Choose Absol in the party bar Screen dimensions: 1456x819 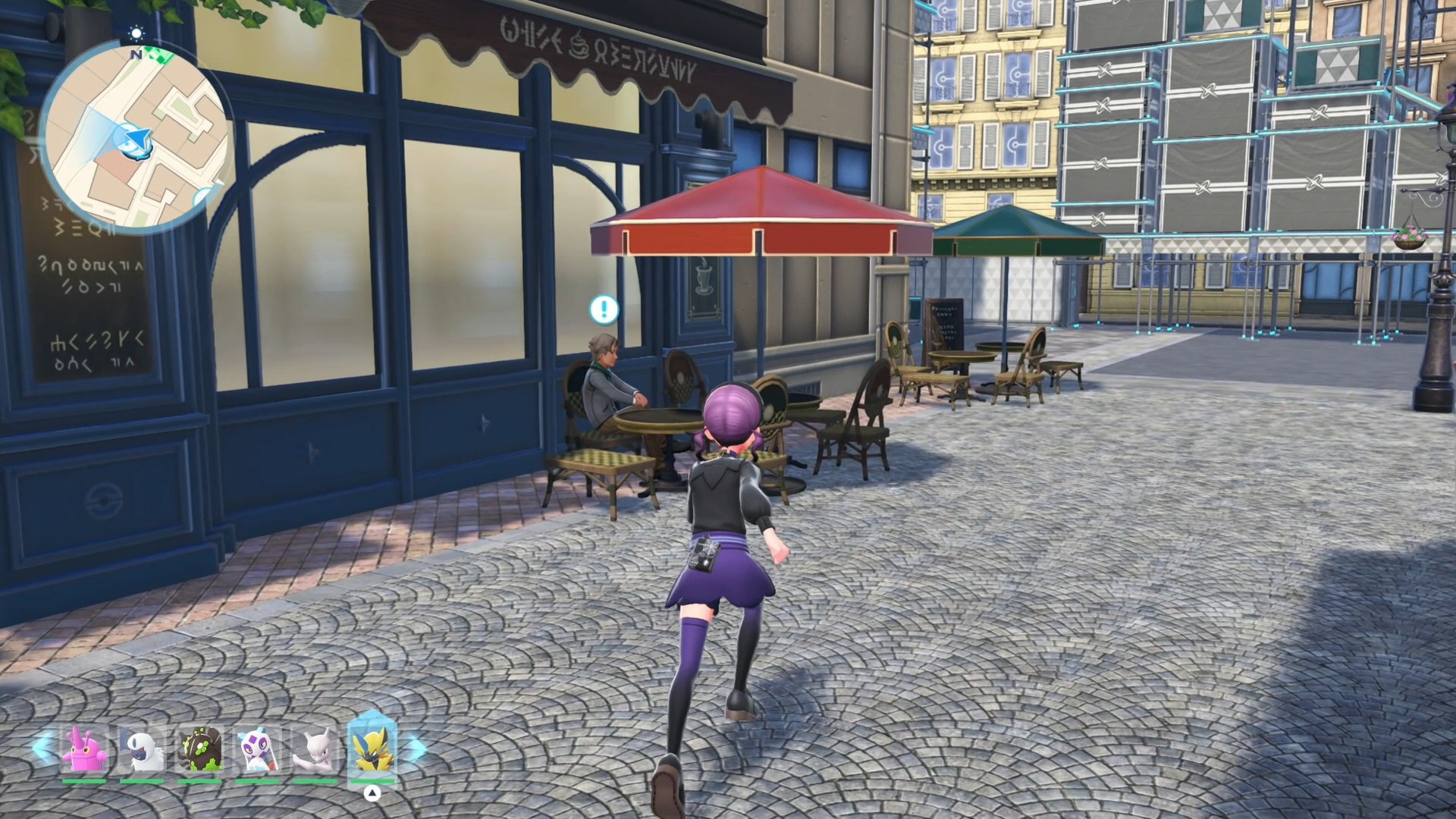pos(142,751)
